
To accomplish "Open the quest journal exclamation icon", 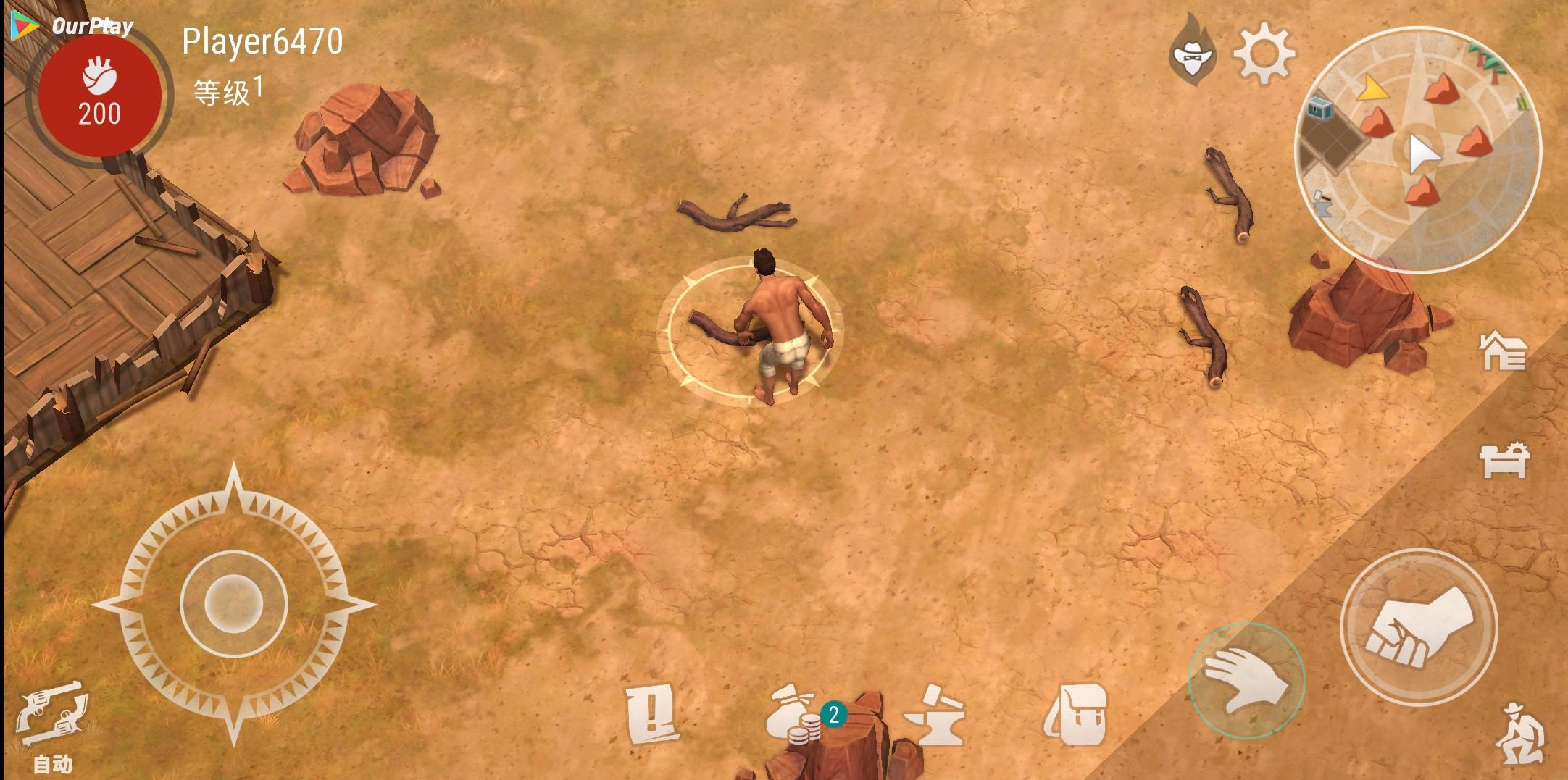I will point(651,713).
